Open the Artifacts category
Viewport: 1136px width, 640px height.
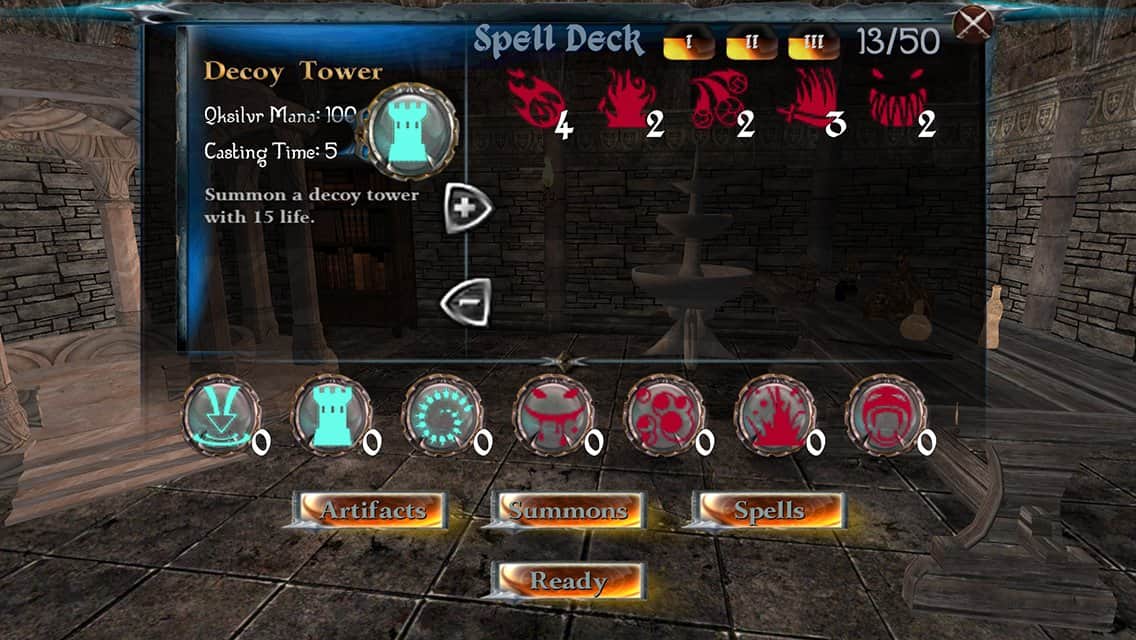(x=372, y=510)
